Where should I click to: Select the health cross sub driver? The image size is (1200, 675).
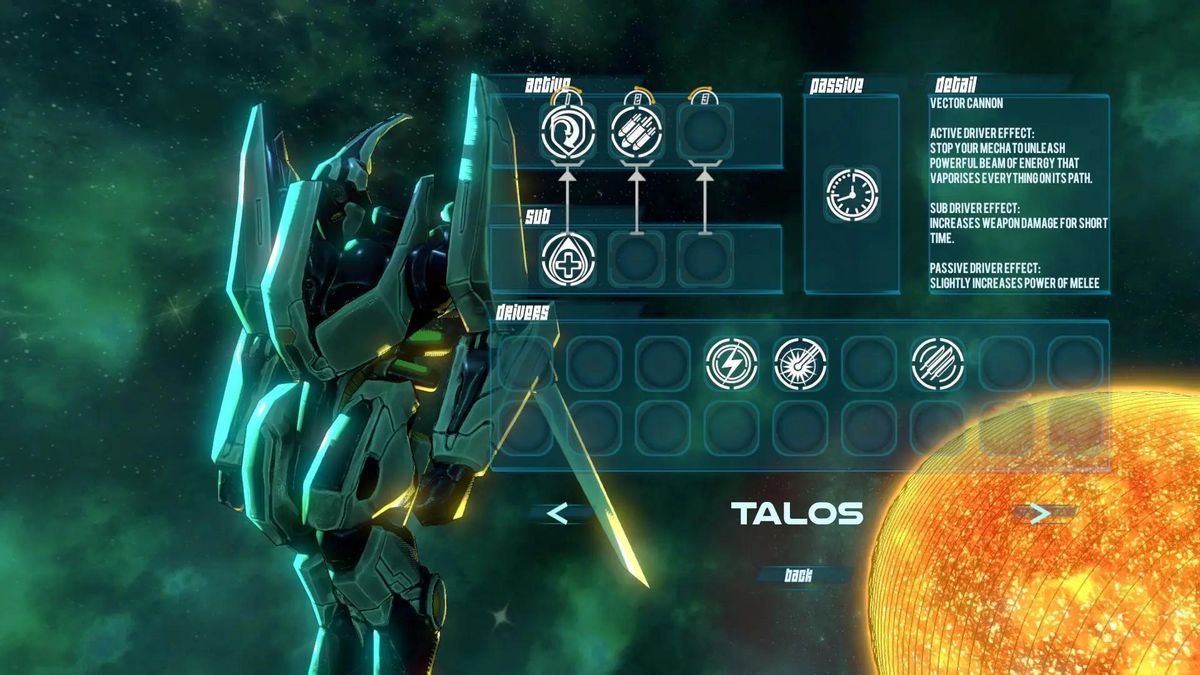[x=568, y=259]
